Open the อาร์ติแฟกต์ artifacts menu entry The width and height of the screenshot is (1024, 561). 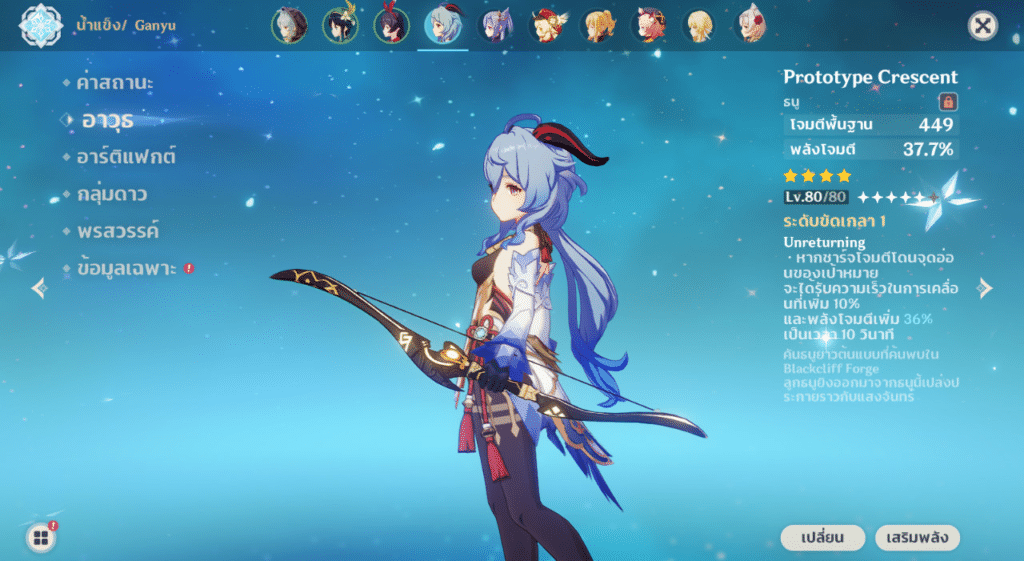point(126,157)
